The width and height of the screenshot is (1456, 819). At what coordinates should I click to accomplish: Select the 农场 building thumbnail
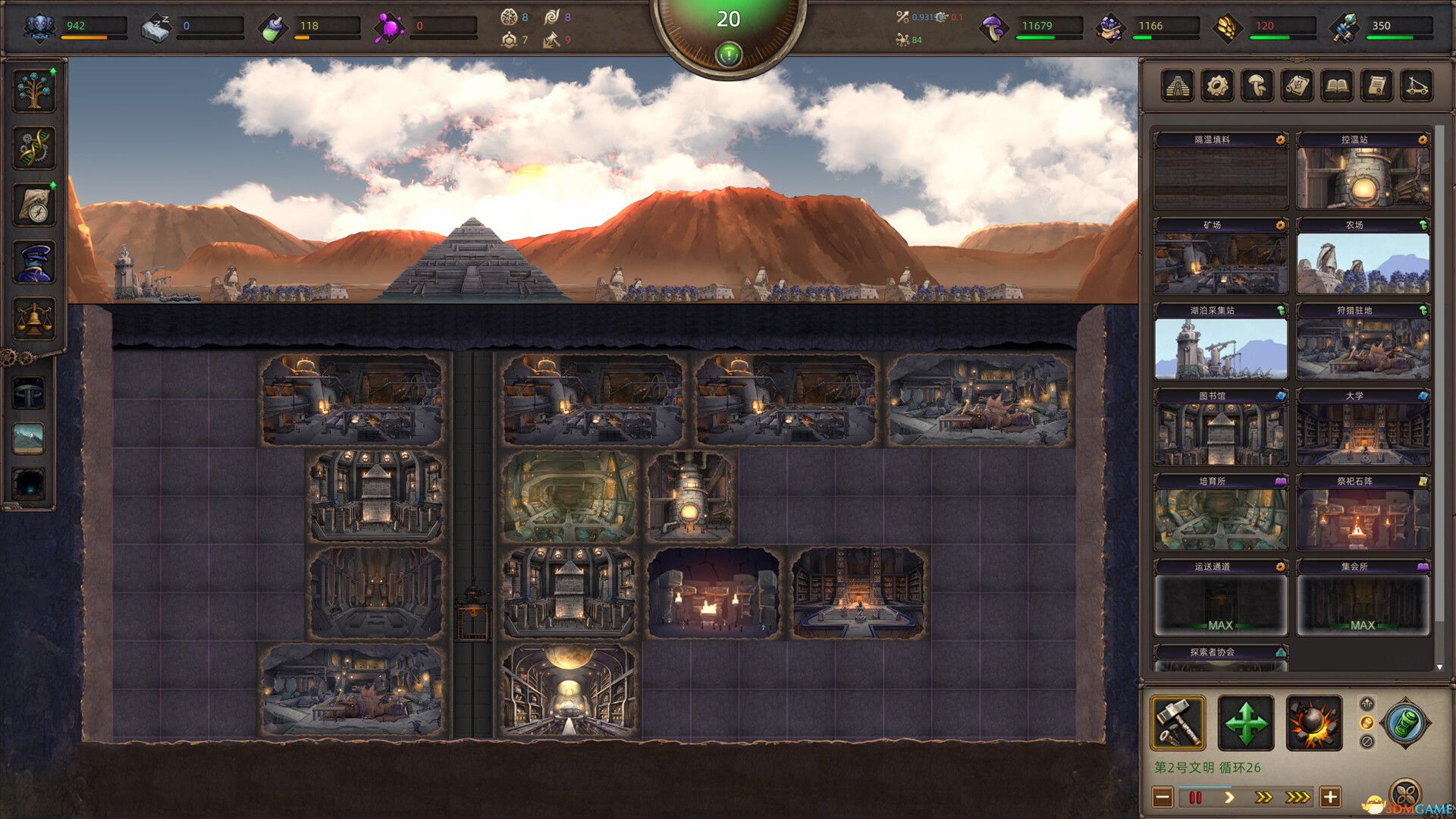pos(1363,262)
